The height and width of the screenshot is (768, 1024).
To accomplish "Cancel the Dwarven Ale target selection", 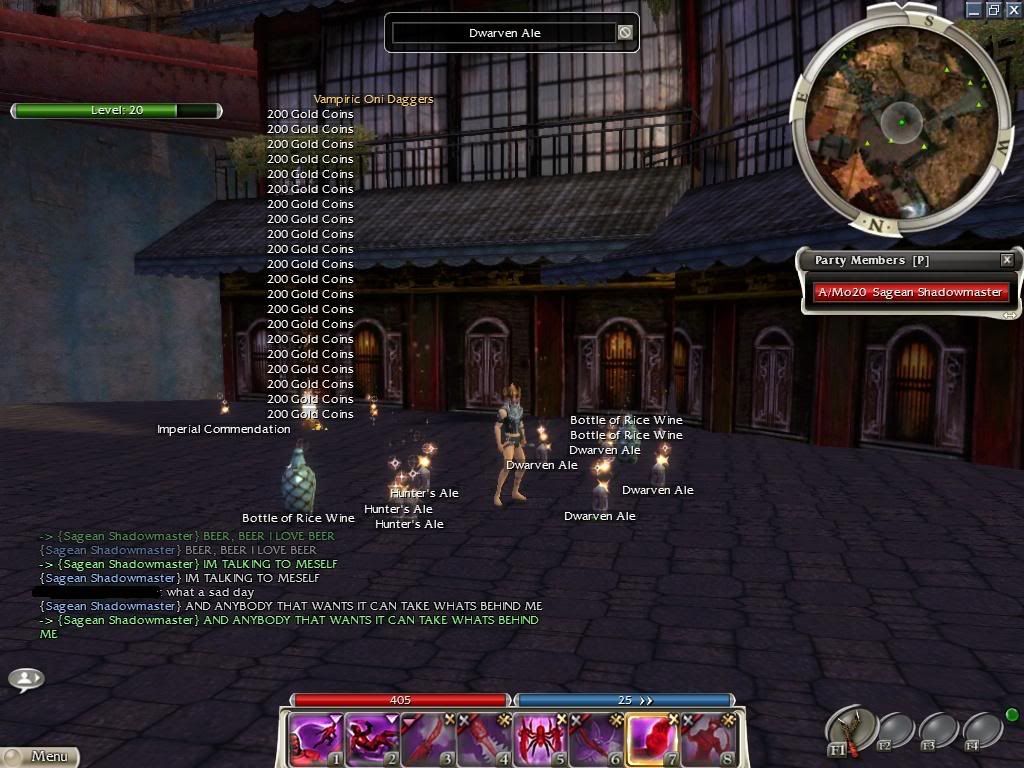I will click(625, 33).
